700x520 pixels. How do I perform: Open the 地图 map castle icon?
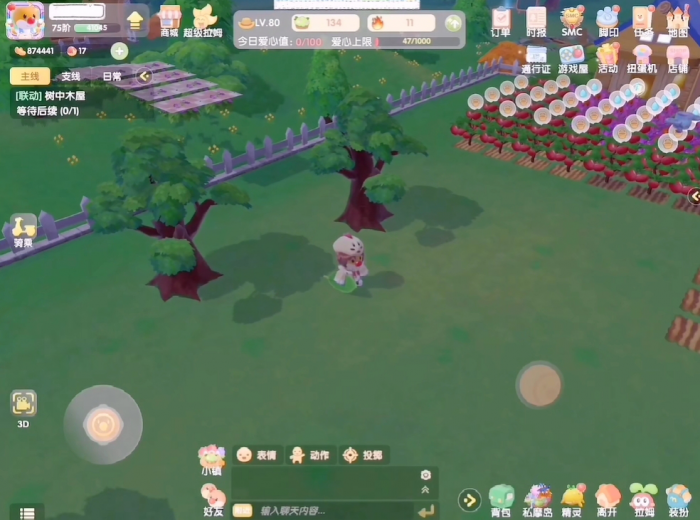[x=678, y=20]
